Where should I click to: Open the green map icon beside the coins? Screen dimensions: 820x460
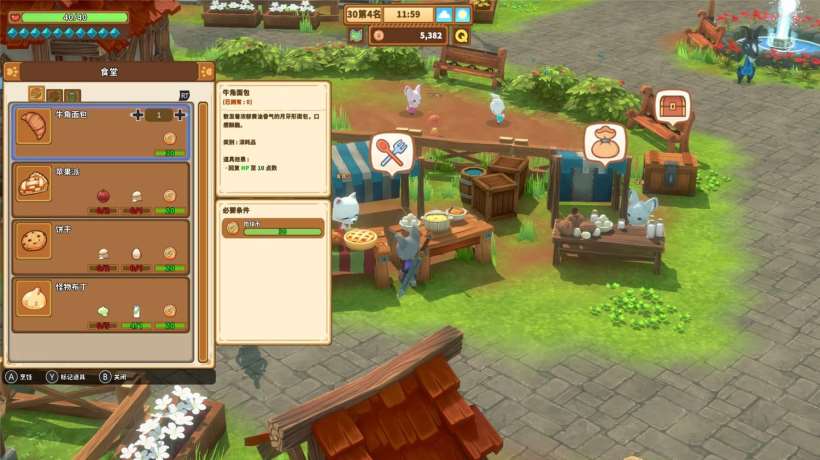(x=355, y=35)
